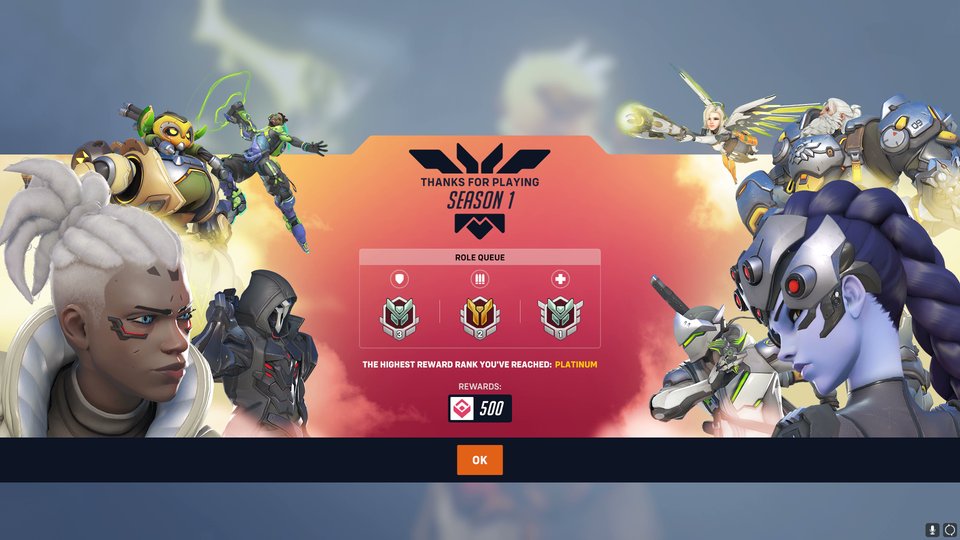Viewport: 960px width, 540px height.
Task: Select the Damage role gold rank badge
Action: [480, 316]
